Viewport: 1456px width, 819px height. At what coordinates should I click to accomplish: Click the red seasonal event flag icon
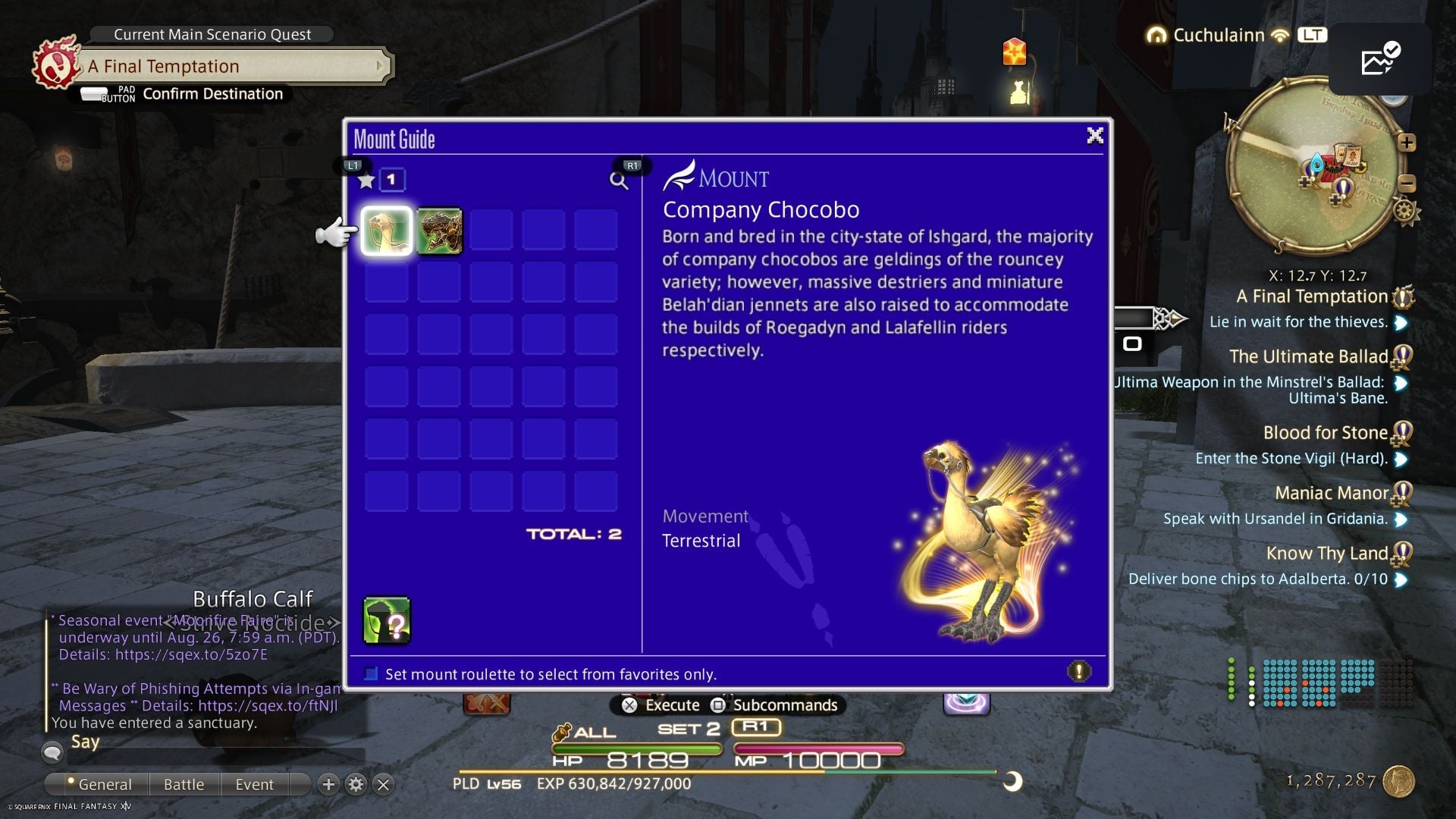[1015, 52]
